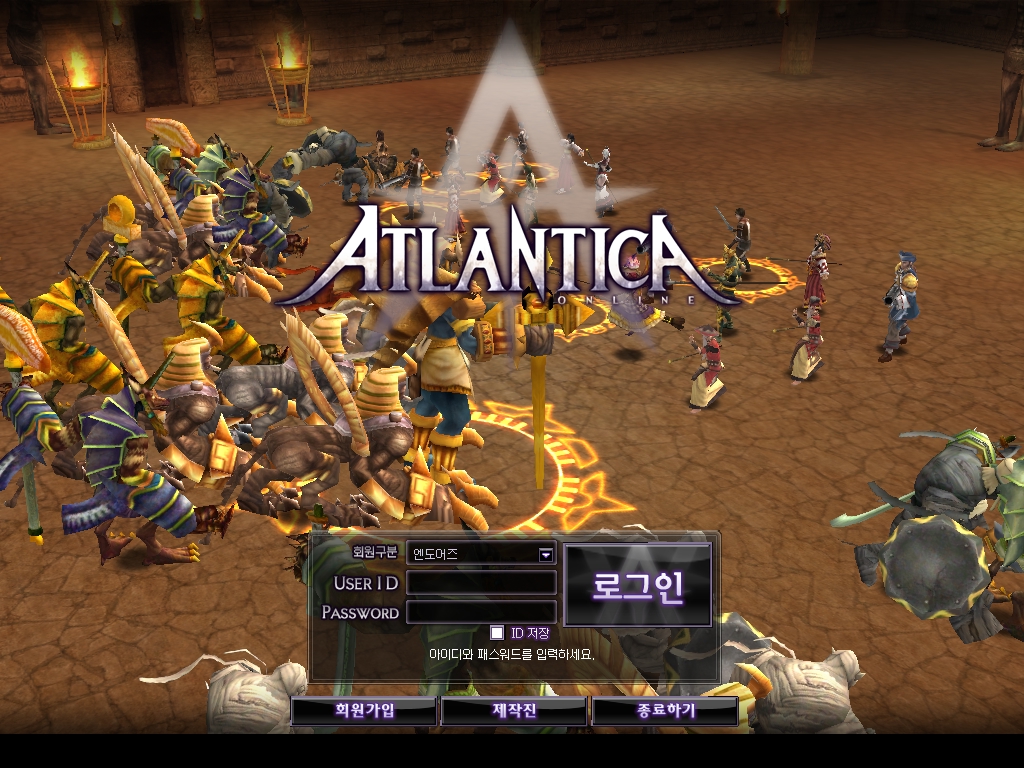Open the 회원구분 member type dropdown
Screen dimensions: 1024x768
(x=546, y=553)
